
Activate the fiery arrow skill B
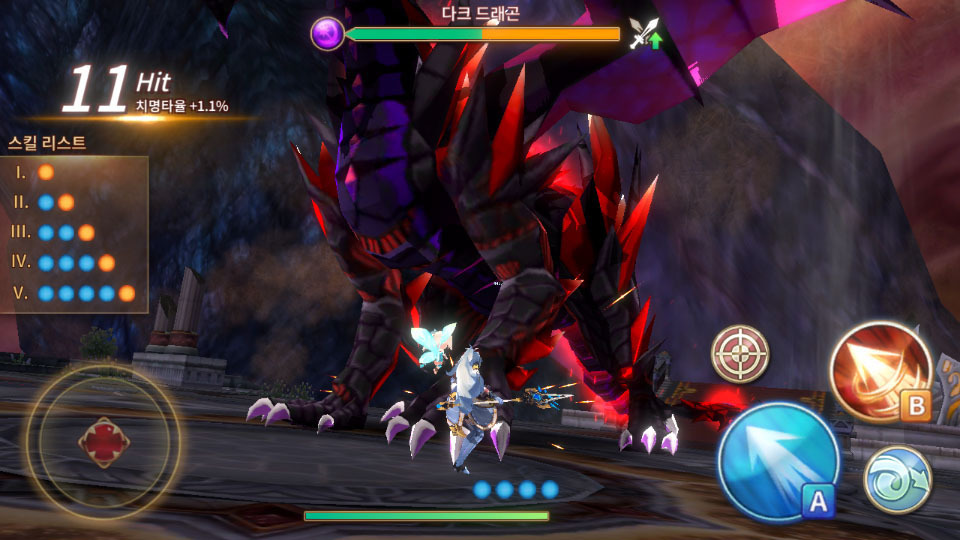click(880, 371)
